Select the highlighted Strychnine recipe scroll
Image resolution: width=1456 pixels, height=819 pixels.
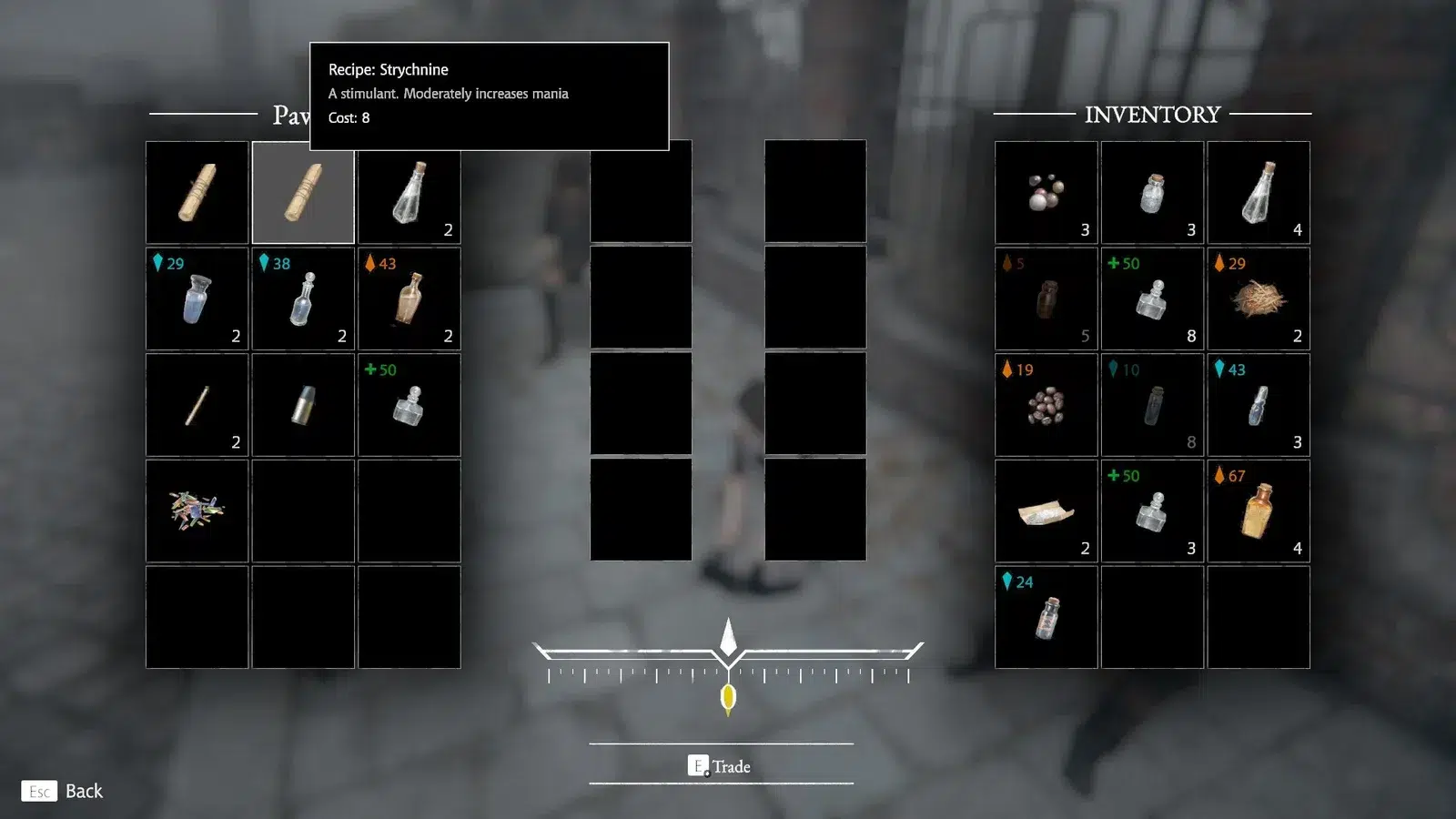point(303,192)
